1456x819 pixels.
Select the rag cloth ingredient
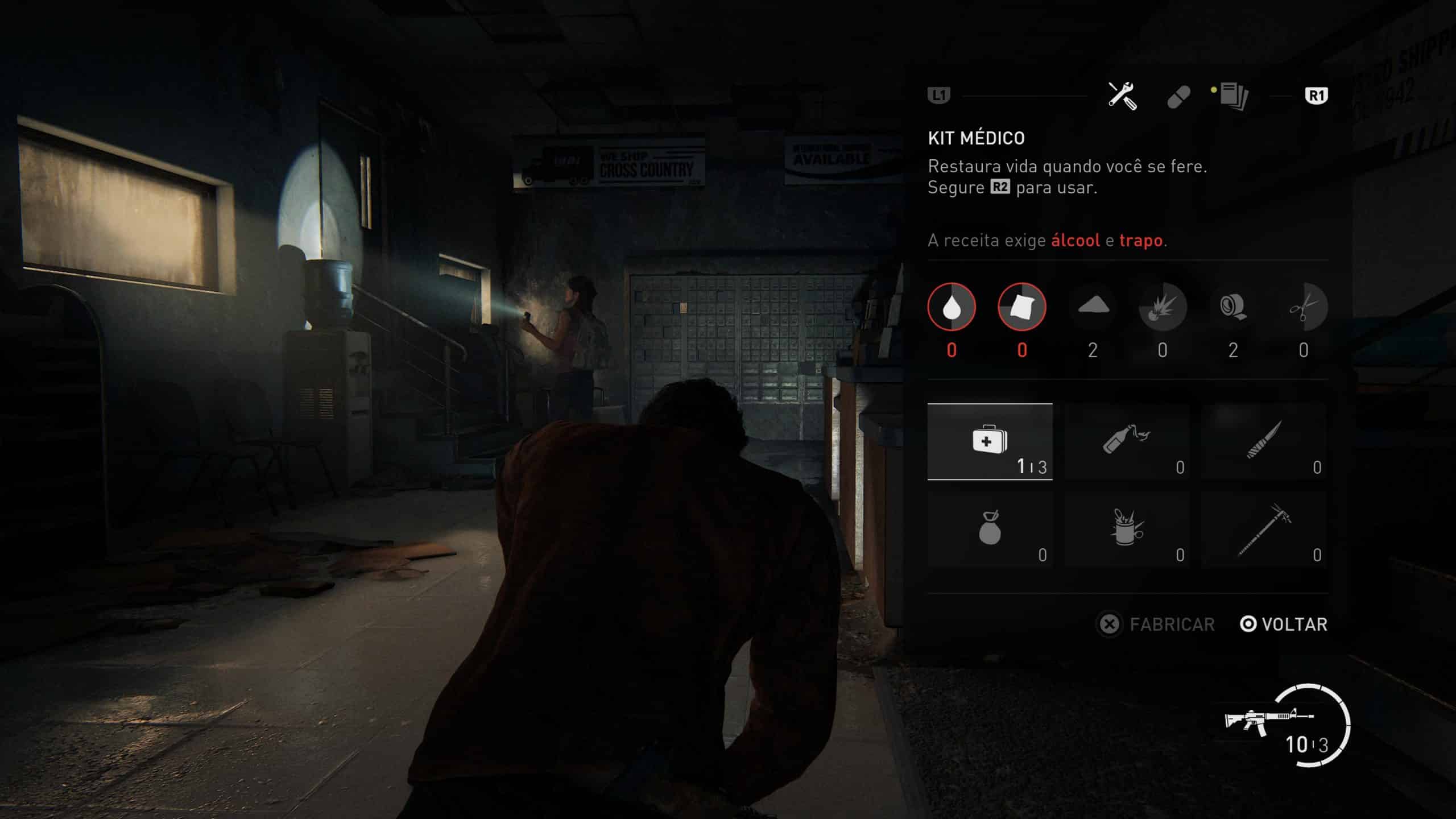pyautogui.click(x=1022, y=307)
